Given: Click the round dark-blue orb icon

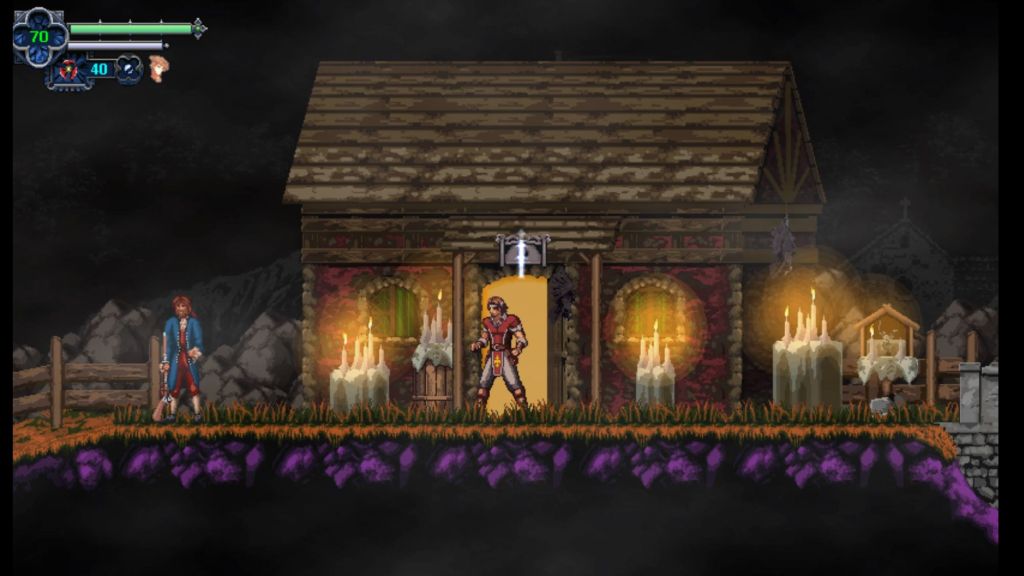Looking at the screenshot, I should 129,69.
